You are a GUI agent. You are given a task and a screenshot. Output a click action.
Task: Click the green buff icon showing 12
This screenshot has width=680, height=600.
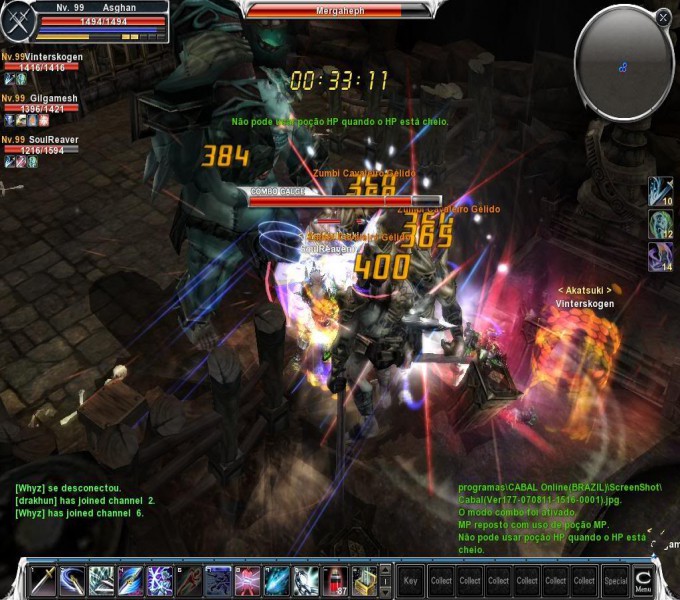pyautogui.click(x=660, y=223)
